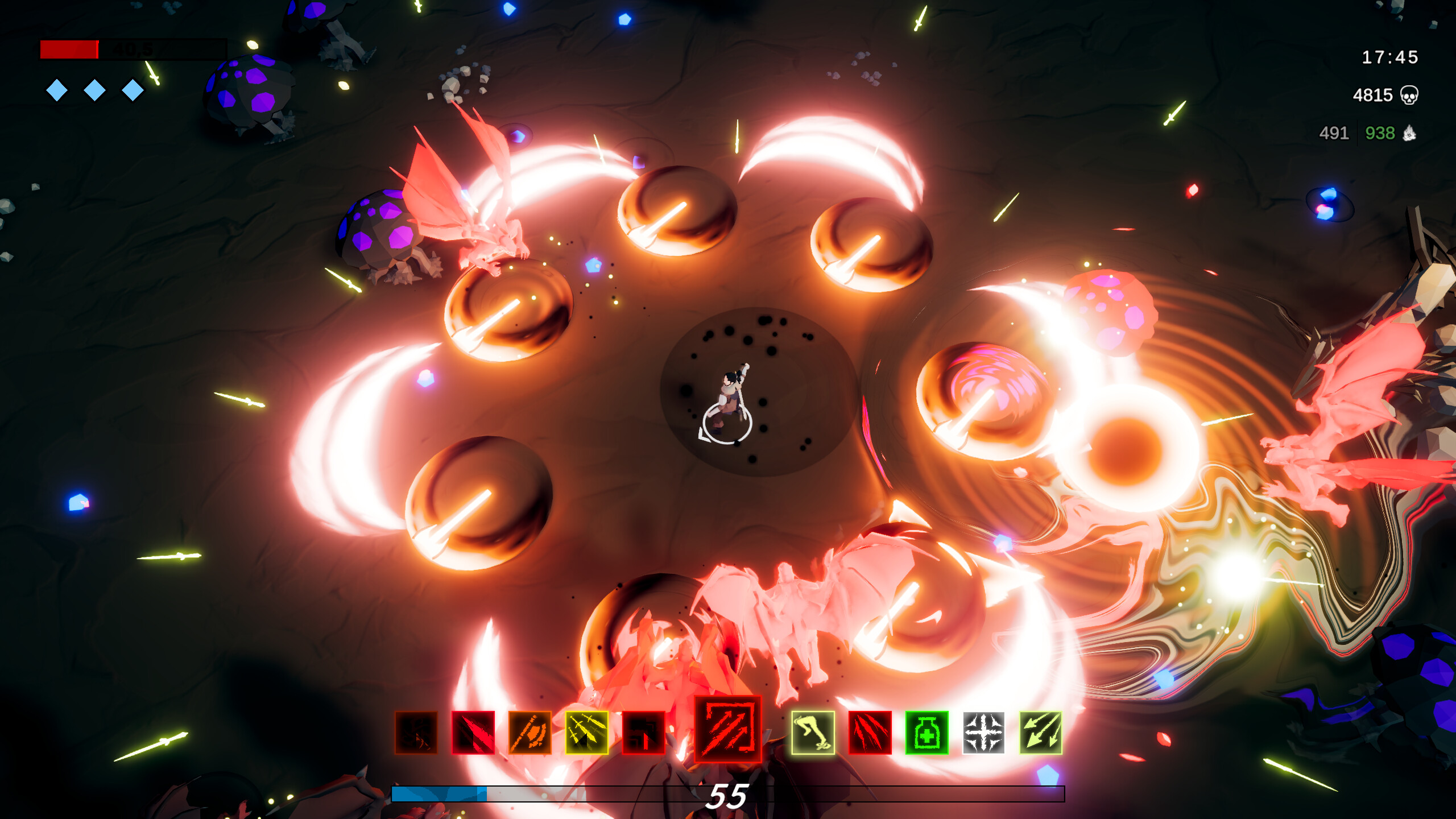Click the red arrow pierce icon beside the daggers

(x=644, y=732)
